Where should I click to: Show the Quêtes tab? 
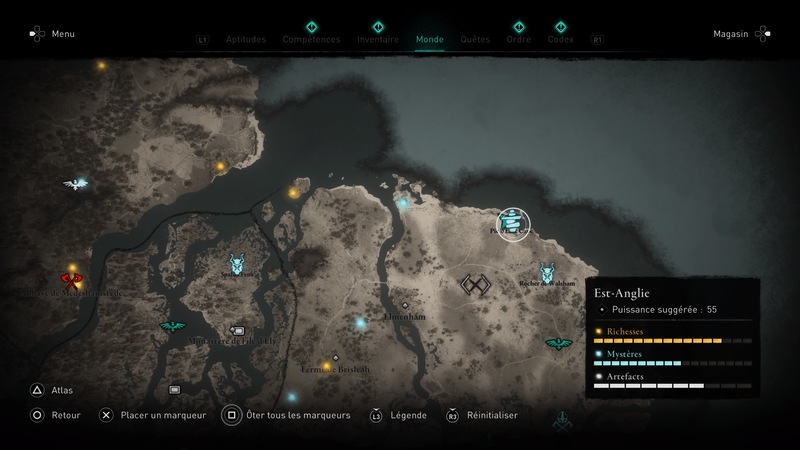coord(475,40)
